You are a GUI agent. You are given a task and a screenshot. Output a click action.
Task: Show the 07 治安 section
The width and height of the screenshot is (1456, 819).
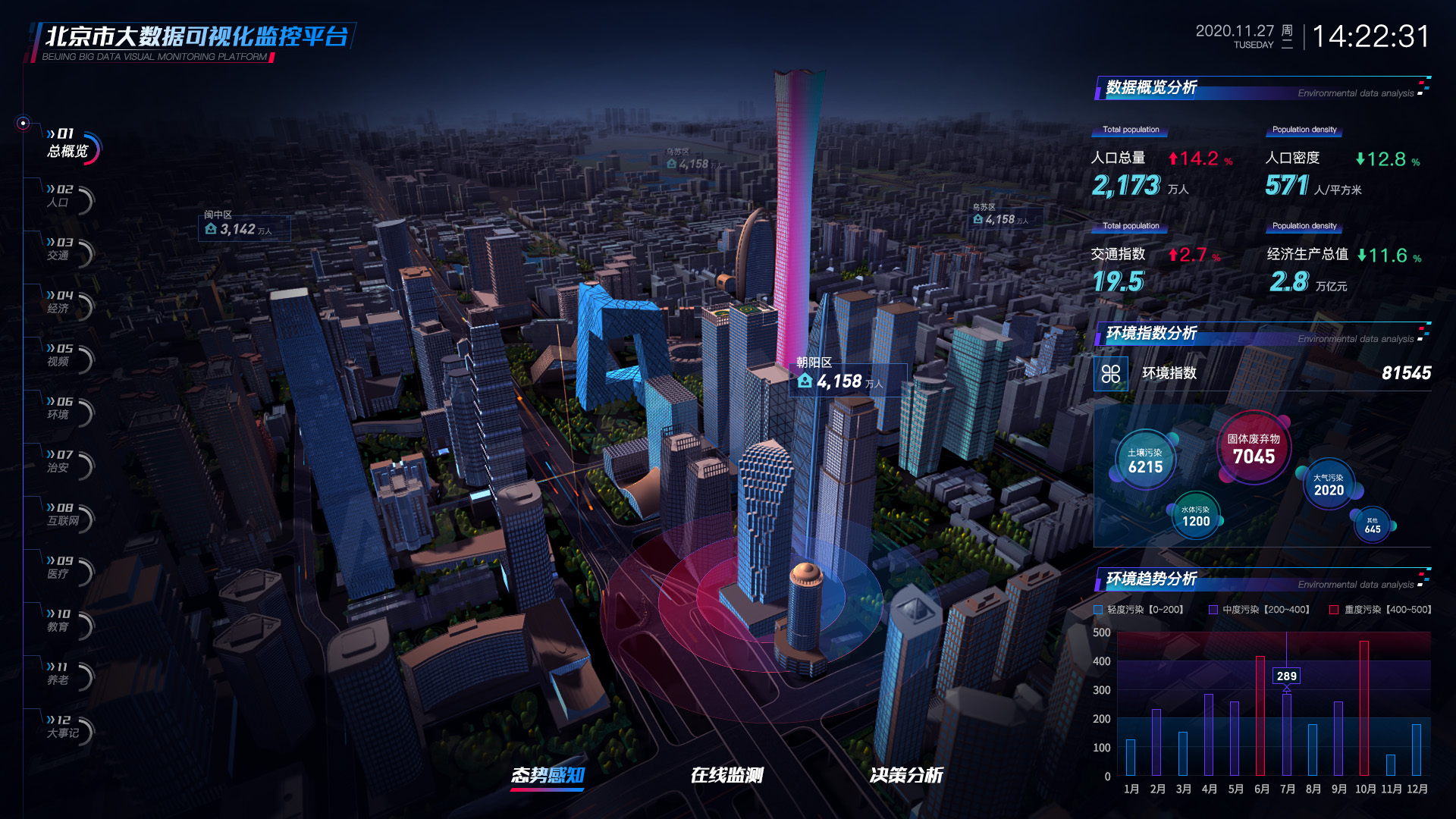tap(62, 462)
